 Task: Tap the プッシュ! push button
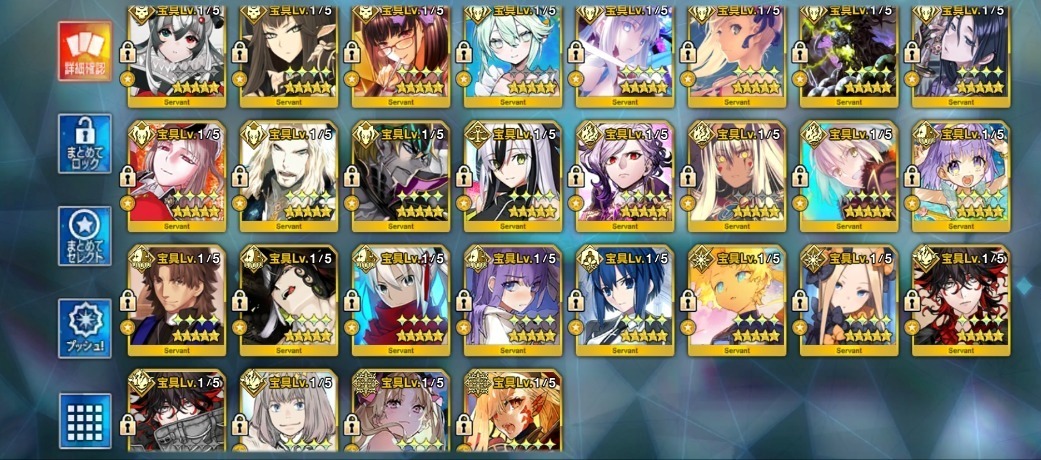(x=84, y=328)
